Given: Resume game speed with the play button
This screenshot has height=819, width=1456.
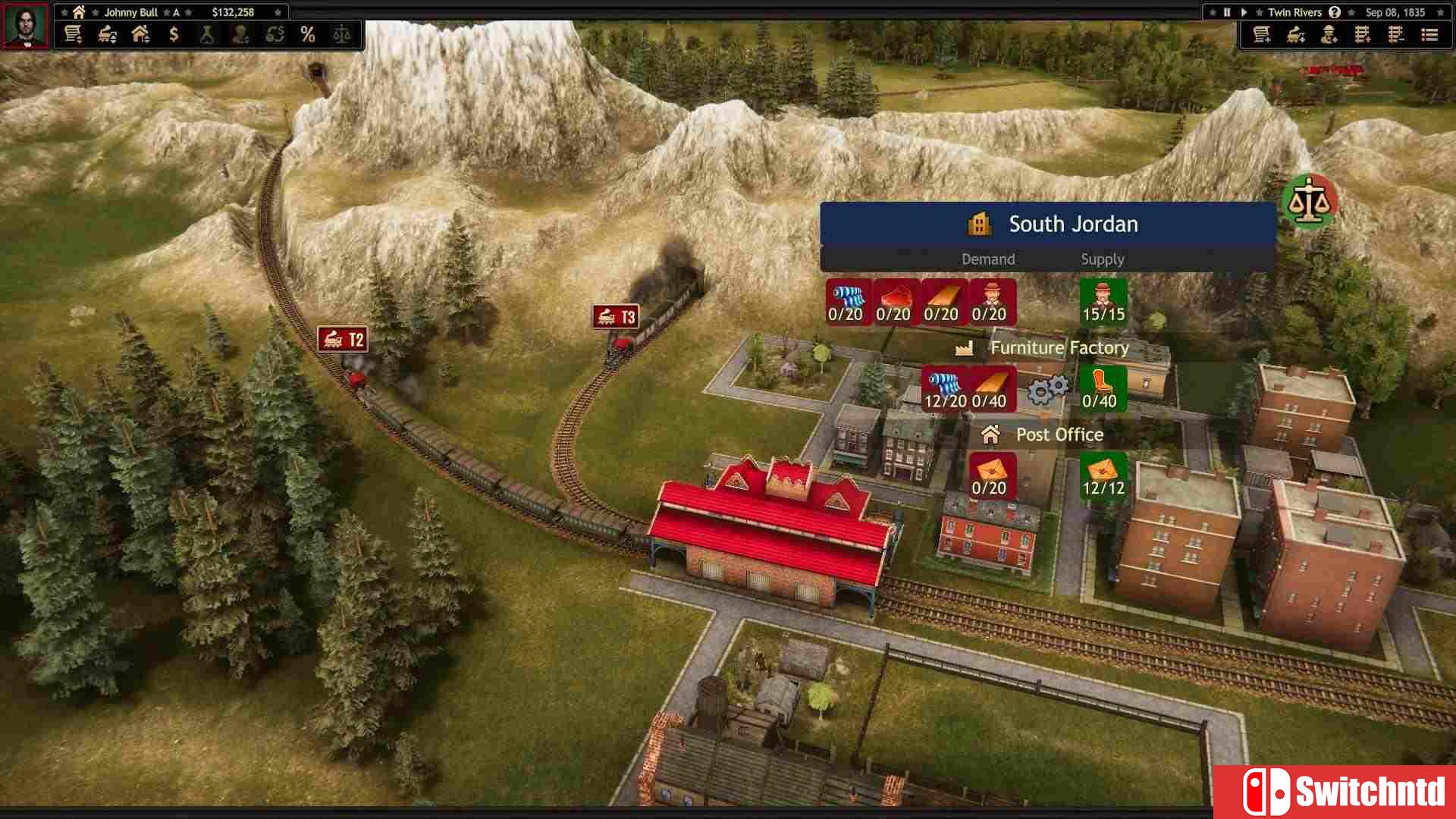Looking at the screenshot, I should [1244, 12].
